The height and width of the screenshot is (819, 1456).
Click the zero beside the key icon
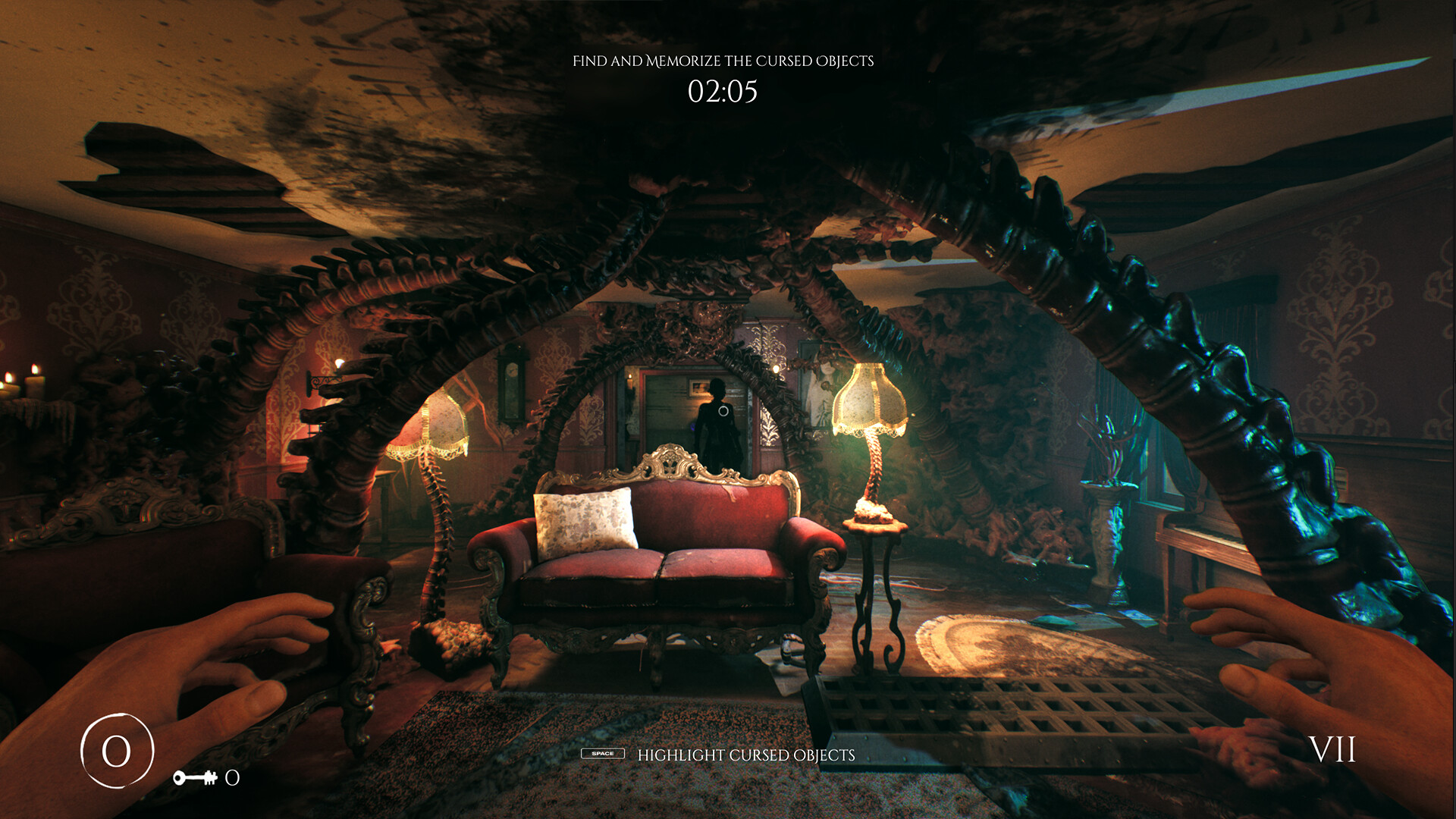[x=232, y=777]
